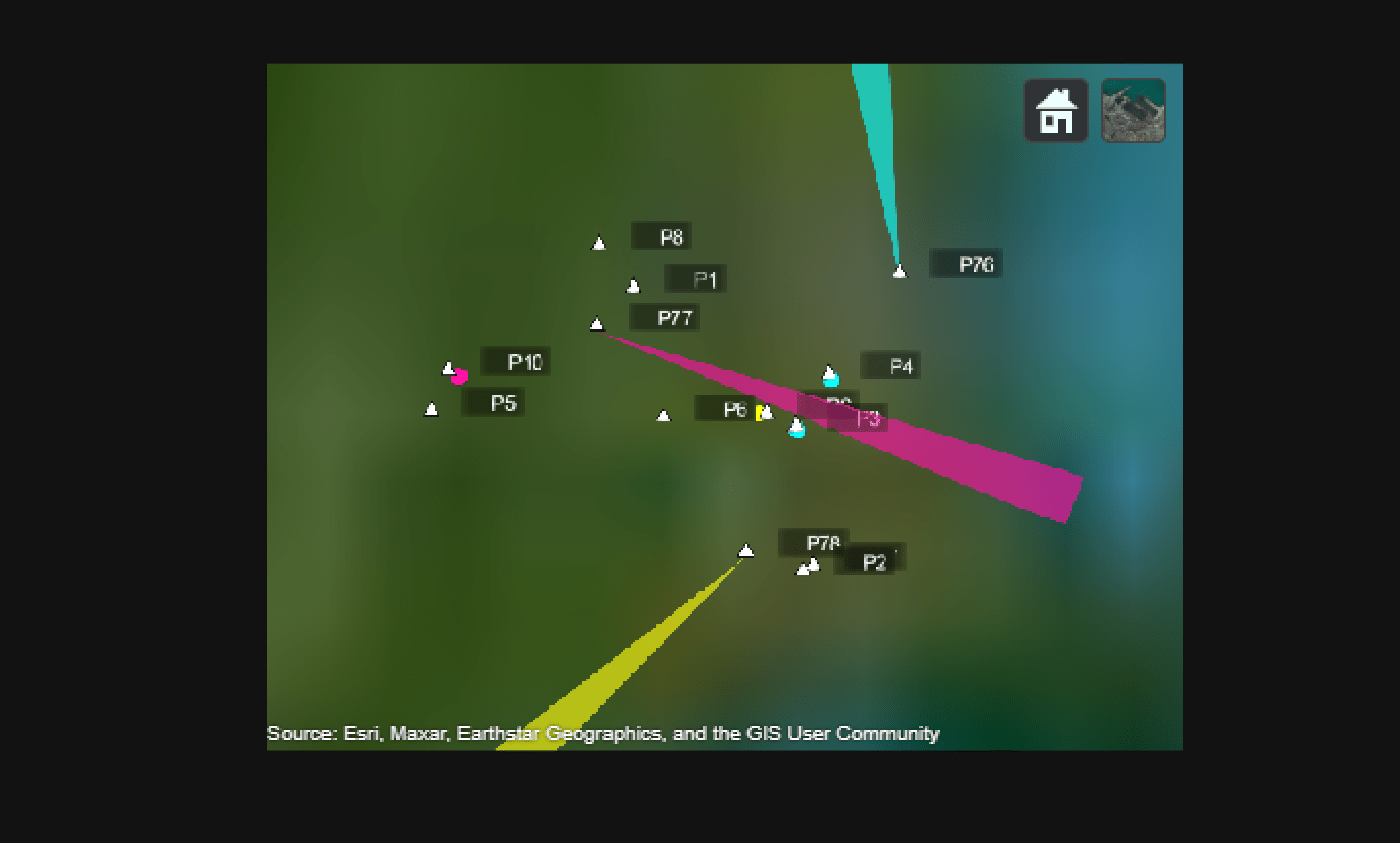The width and height of the screenshot is (1400, 843).
Task: Select the P10 site marker
Action: (x=449, y=366)
